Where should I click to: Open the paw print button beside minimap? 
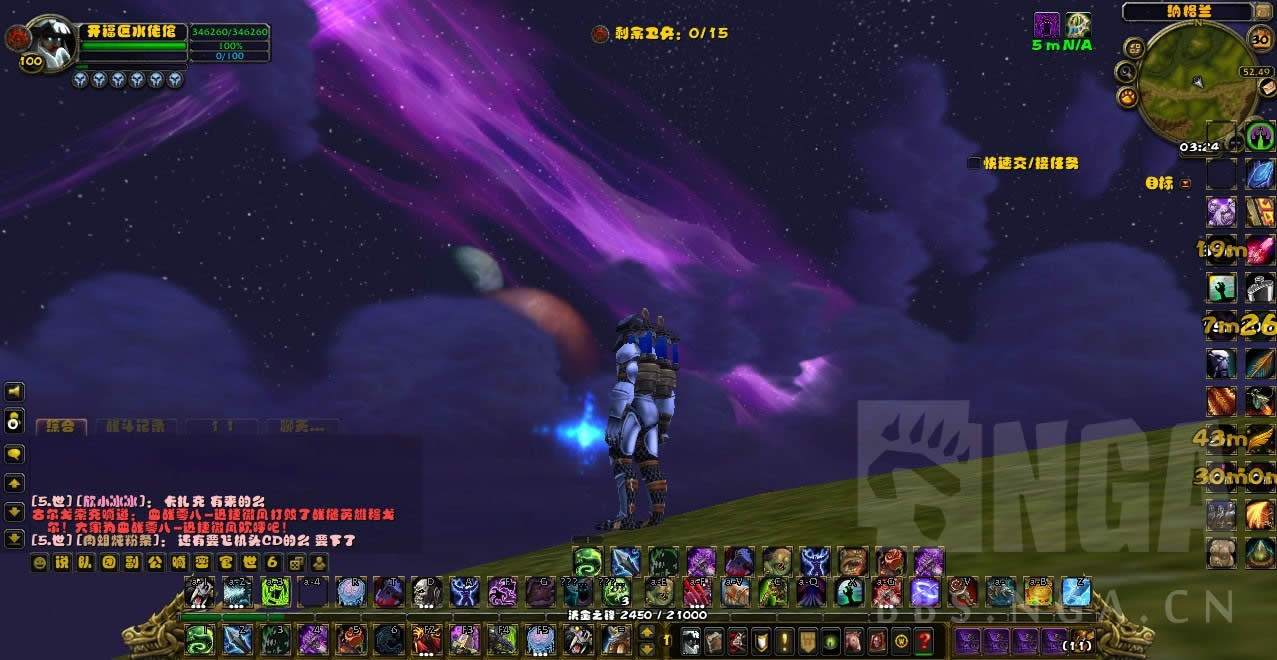click(x=1126, y=96)
